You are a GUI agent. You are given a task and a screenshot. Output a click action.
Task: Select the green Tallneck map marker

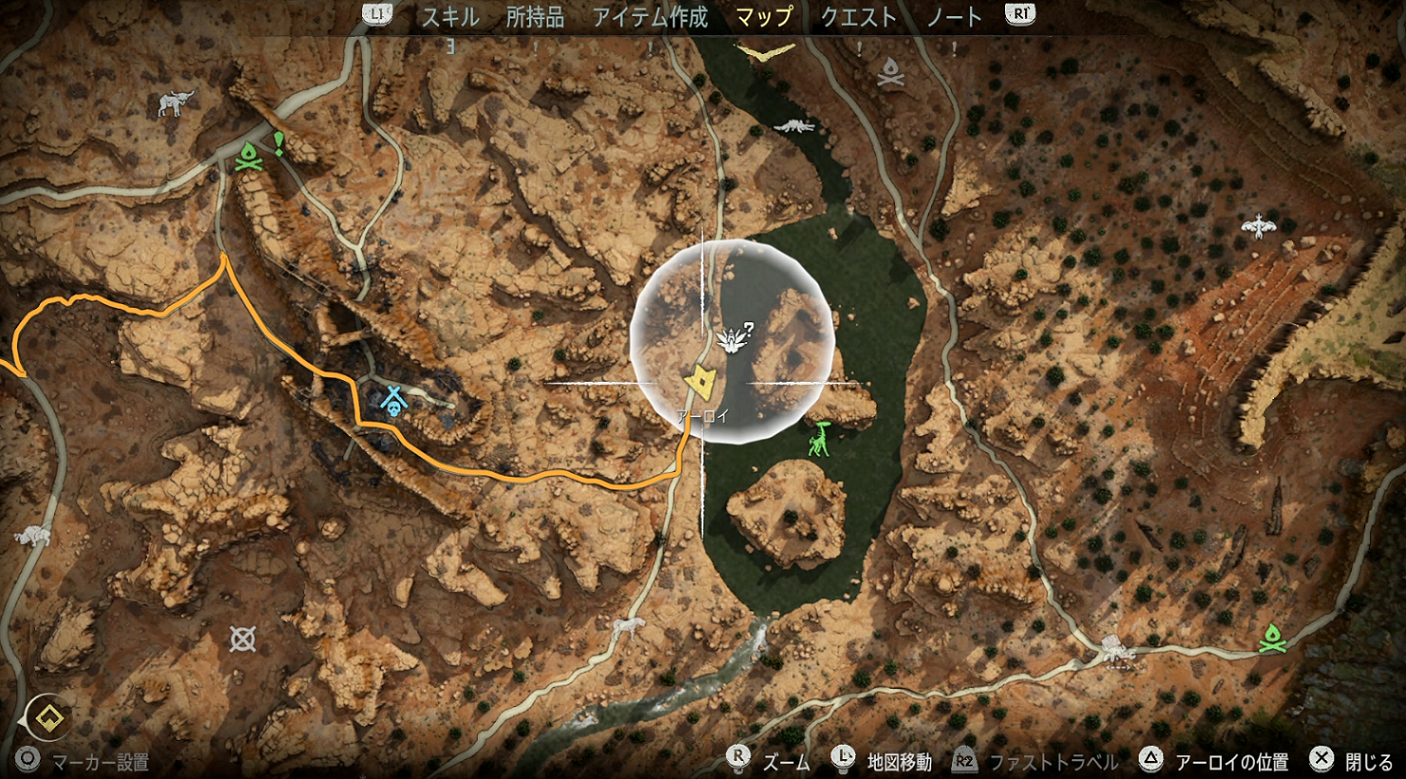(820, 440)
